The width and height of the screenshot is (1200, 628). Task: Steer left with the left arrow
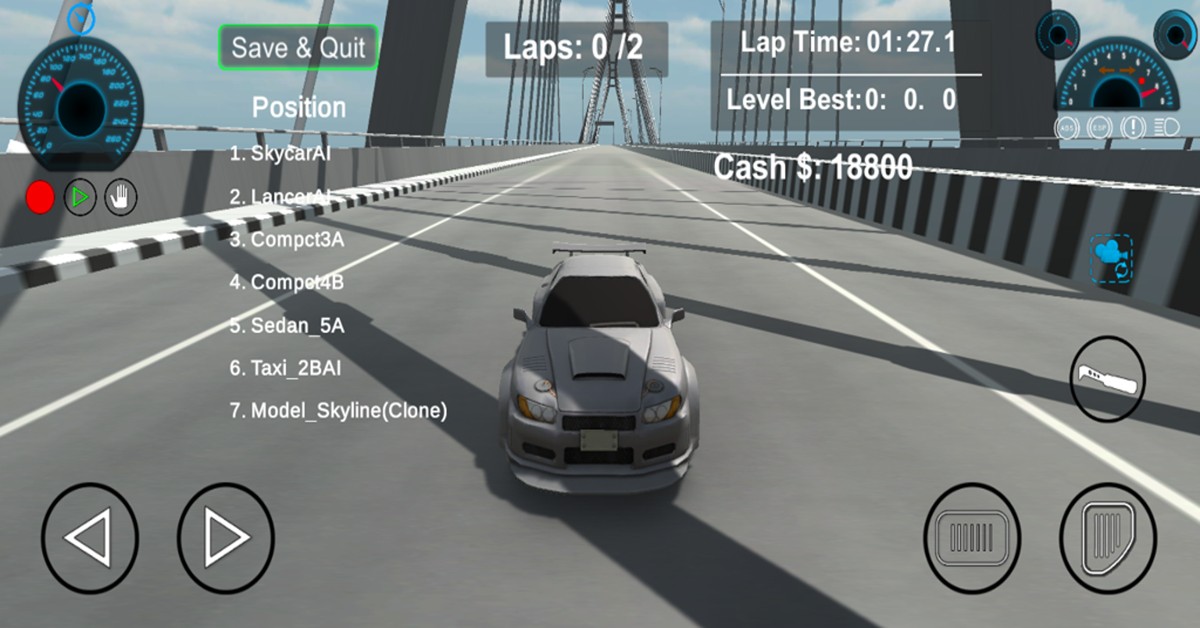[90, 538]
